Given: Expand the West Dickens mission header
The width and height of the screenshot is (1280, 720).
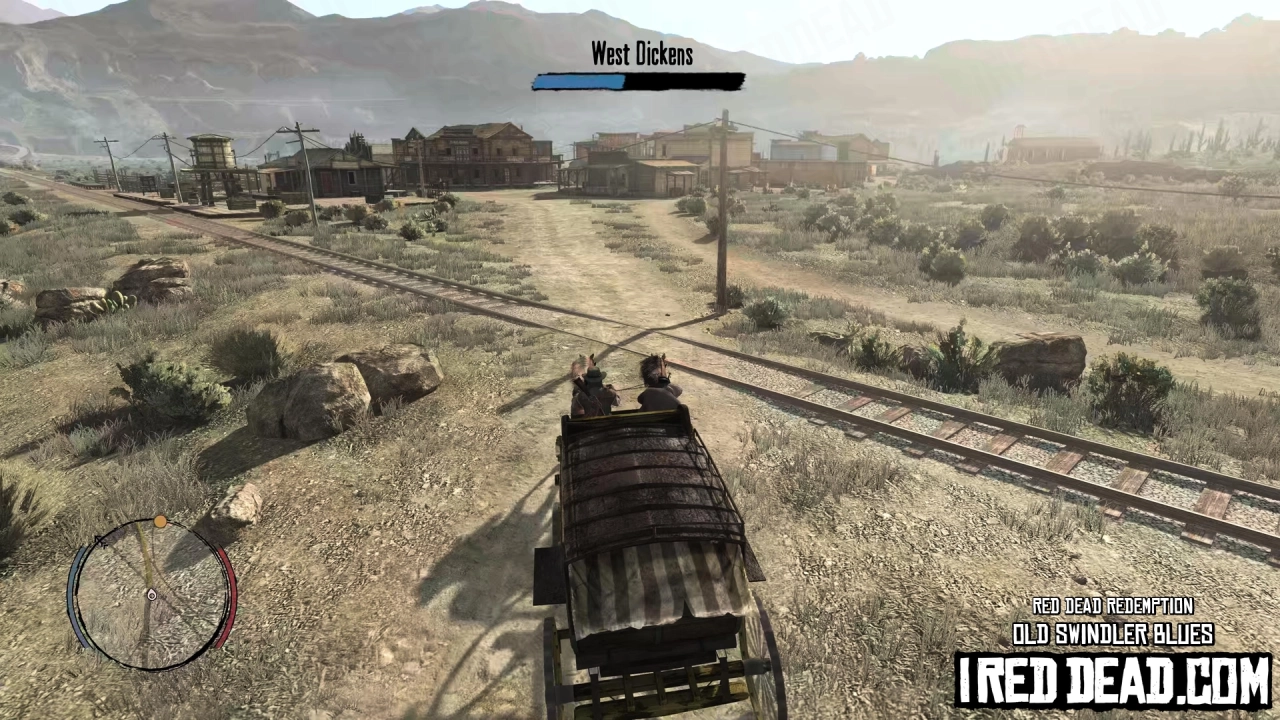Looking at the screenshot, I should (x=641, y=54).
